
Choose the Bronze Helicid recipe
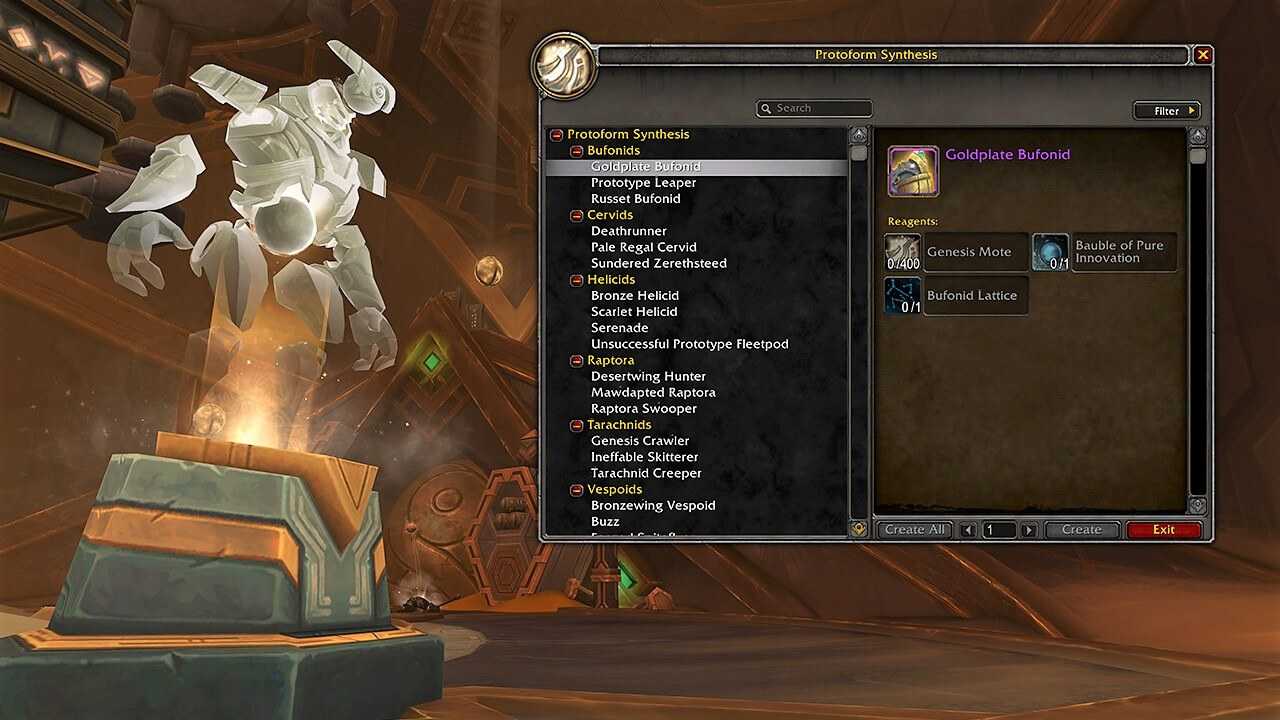click(x=634, y=296)
